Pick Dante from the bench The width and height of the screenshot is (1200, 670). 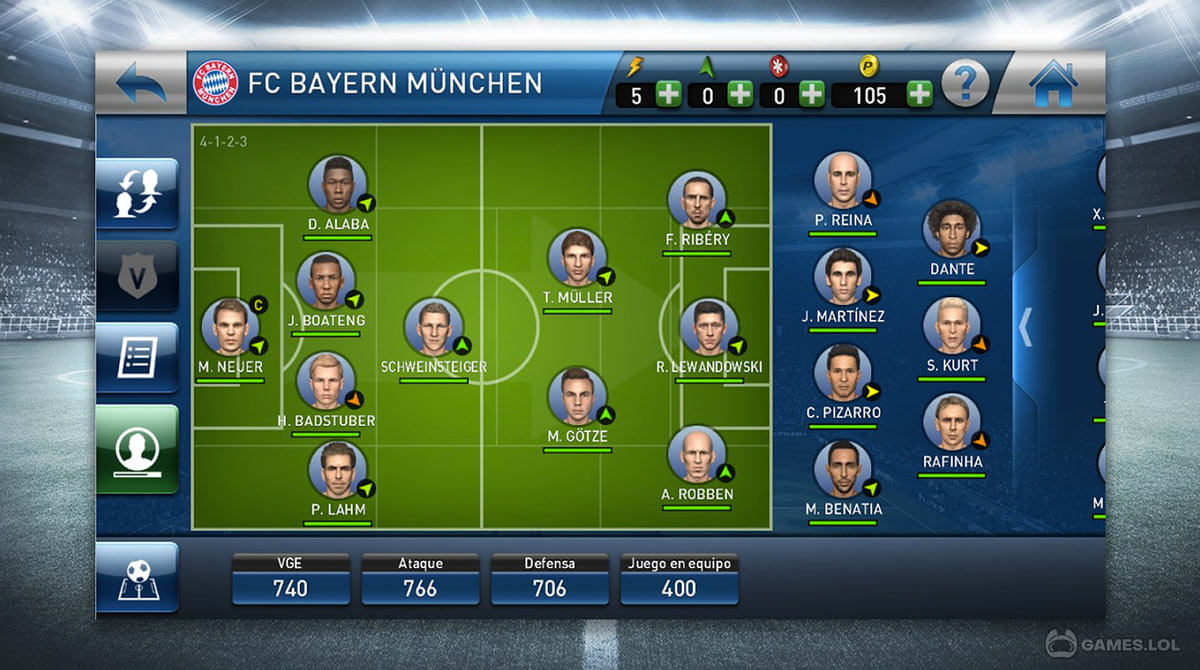[951, 229]
